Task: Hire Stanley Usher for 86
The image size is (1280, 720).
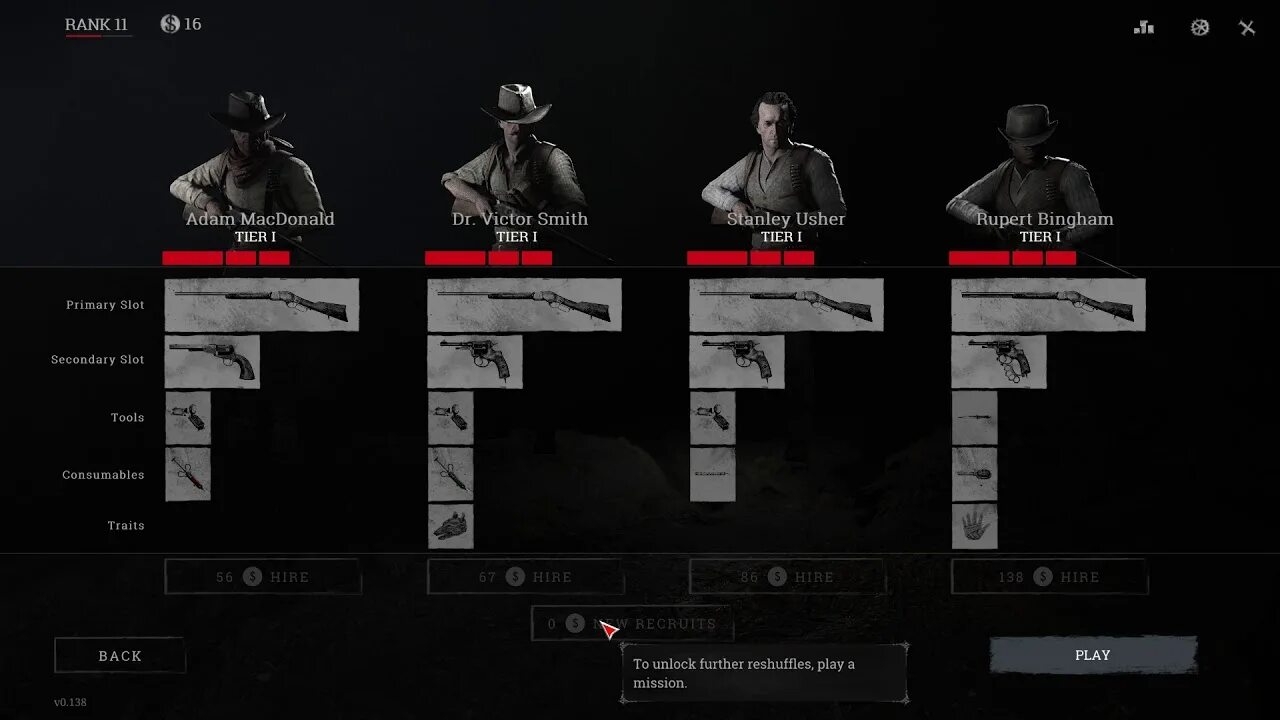Action: 787,577
